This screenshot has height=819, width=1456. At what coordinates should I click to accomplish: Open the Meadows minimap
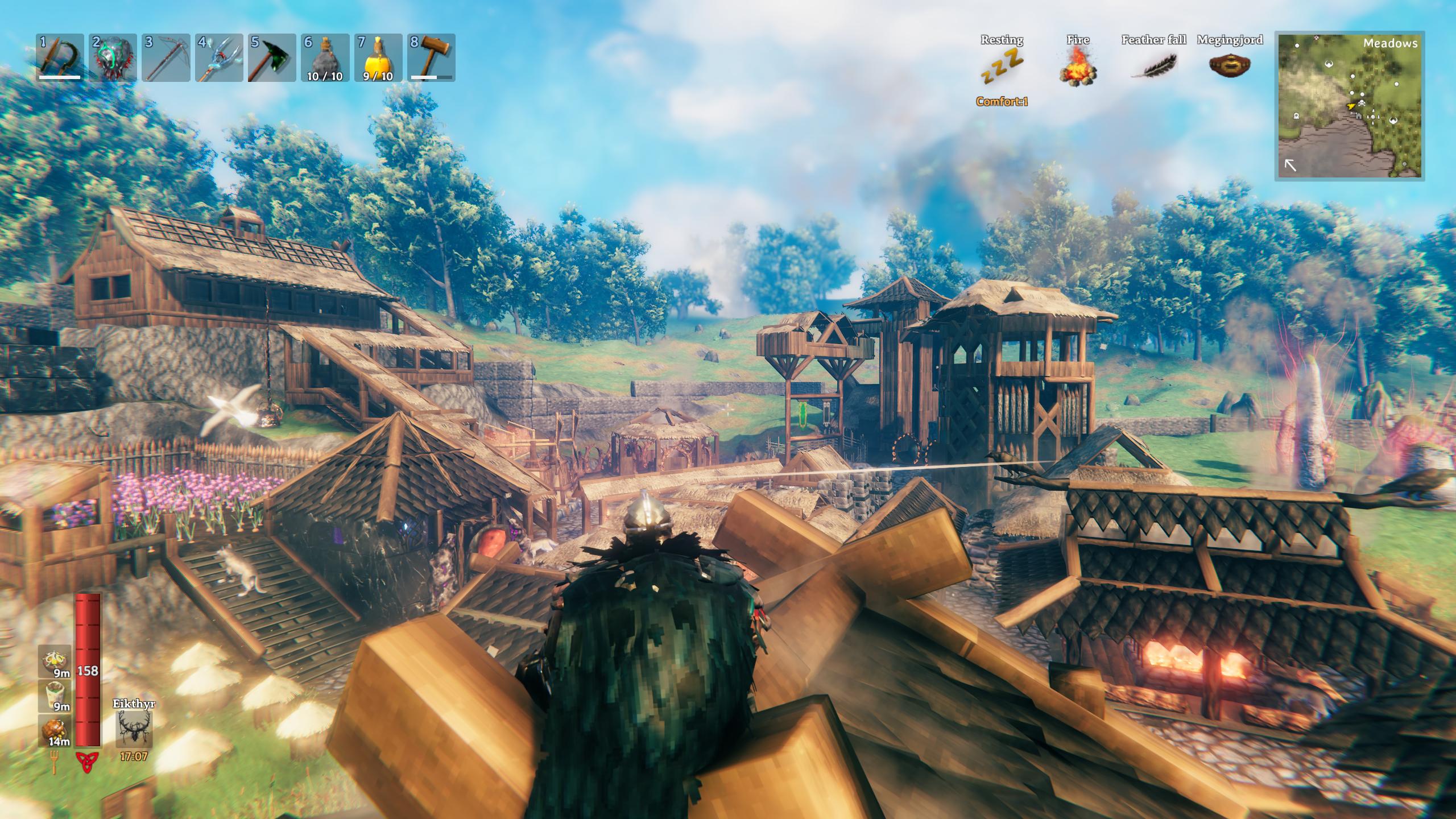coord(1349,106)
